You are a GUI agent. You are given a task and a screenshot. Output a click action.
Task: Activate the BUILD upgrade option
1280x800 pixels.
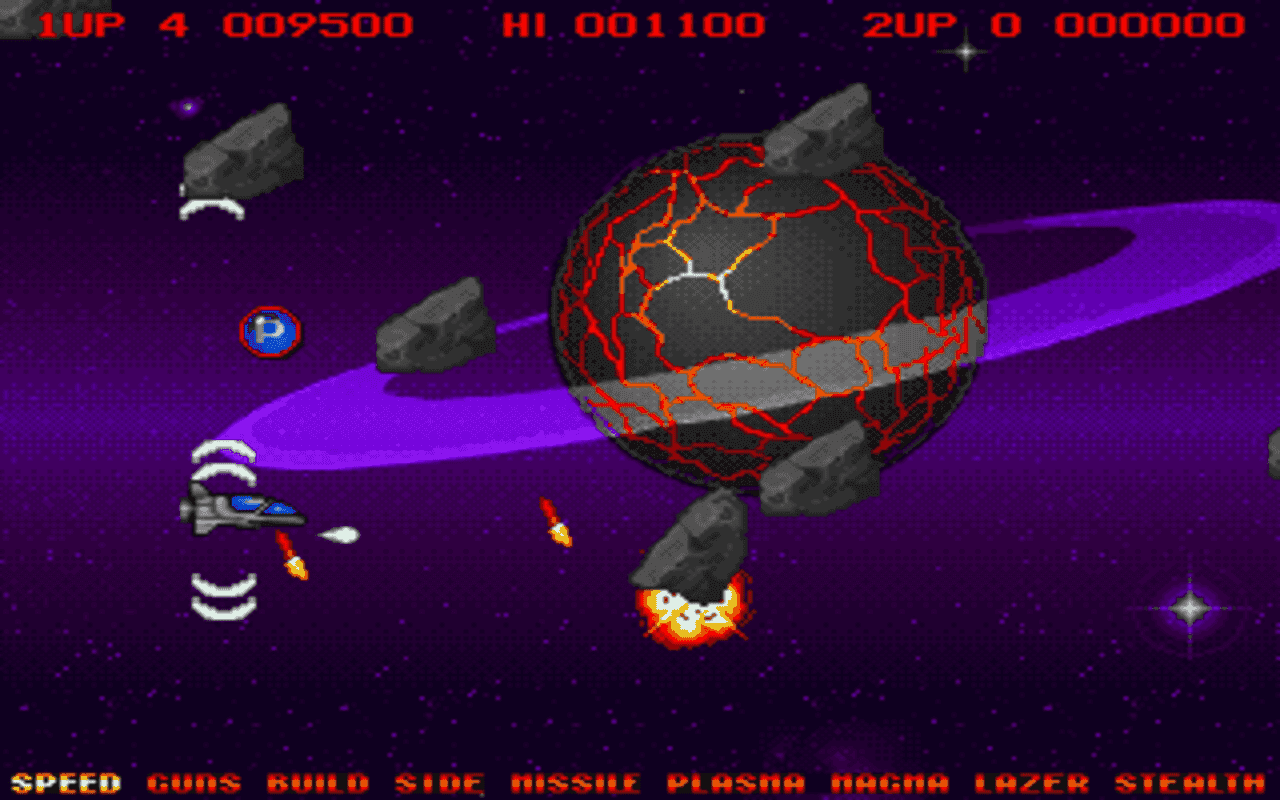coord(320,782)
